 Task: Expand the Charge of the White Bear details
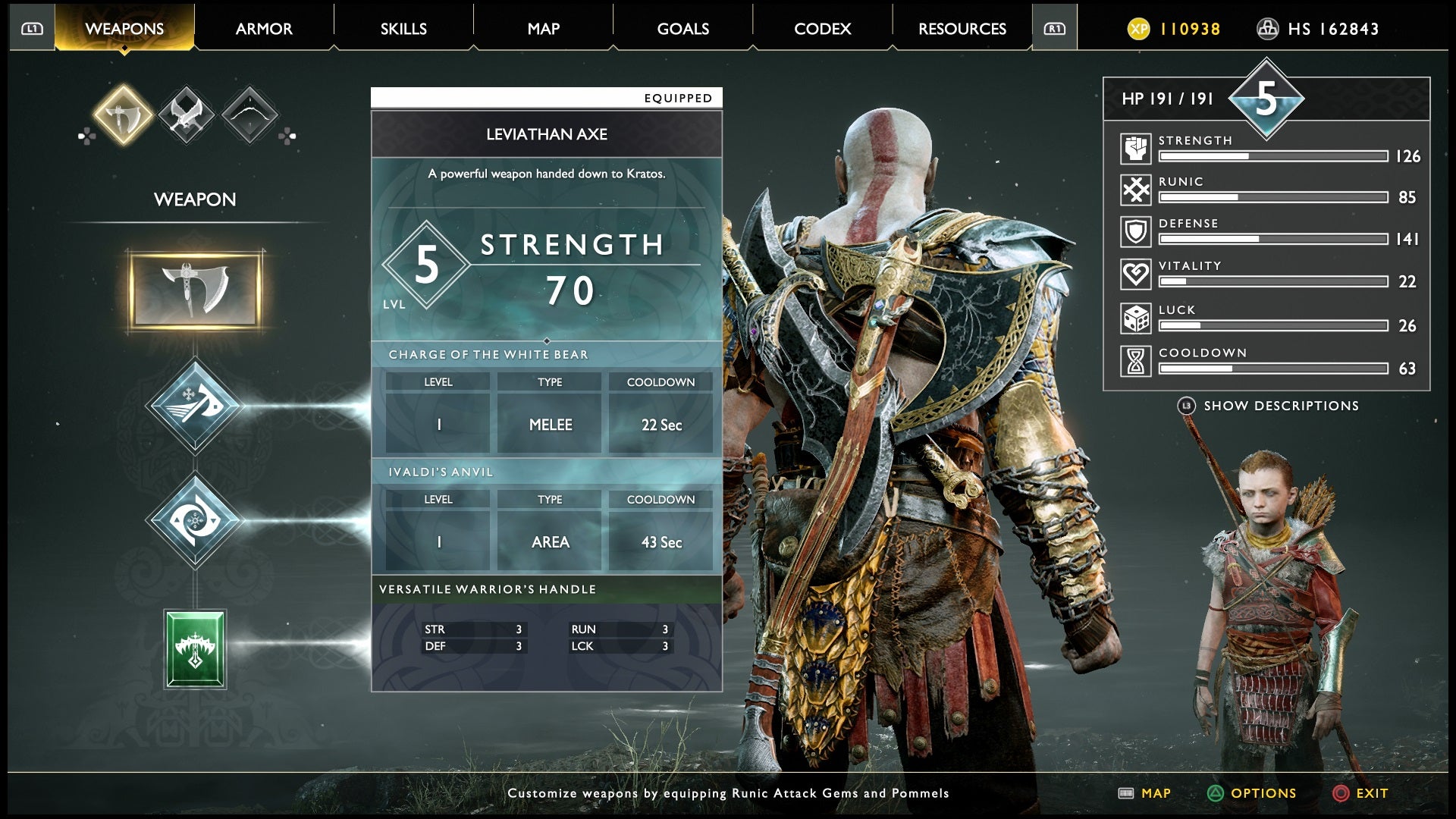coord(488,353)
